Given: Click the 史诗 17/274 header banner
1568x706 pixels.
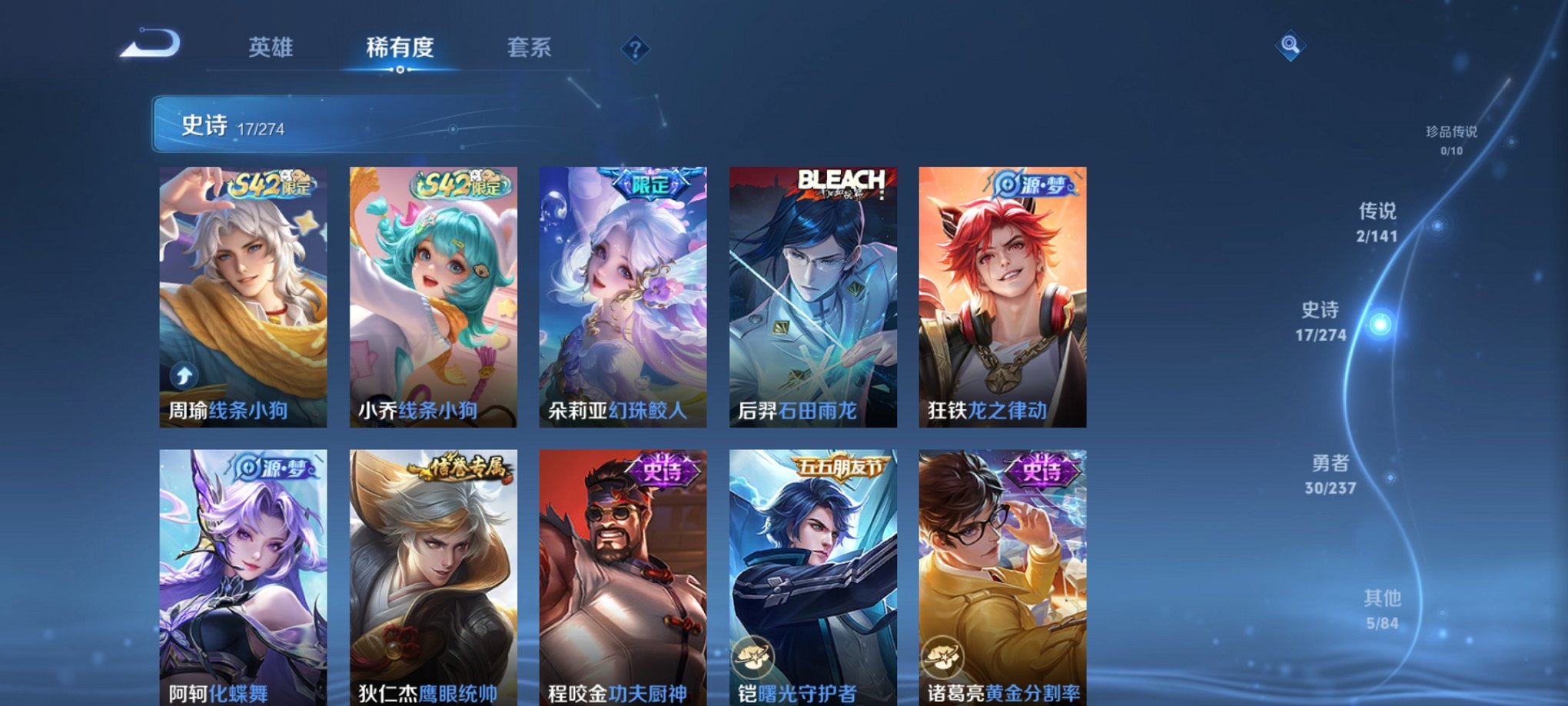Looking at the screenshot, I should tap(307, 123).
